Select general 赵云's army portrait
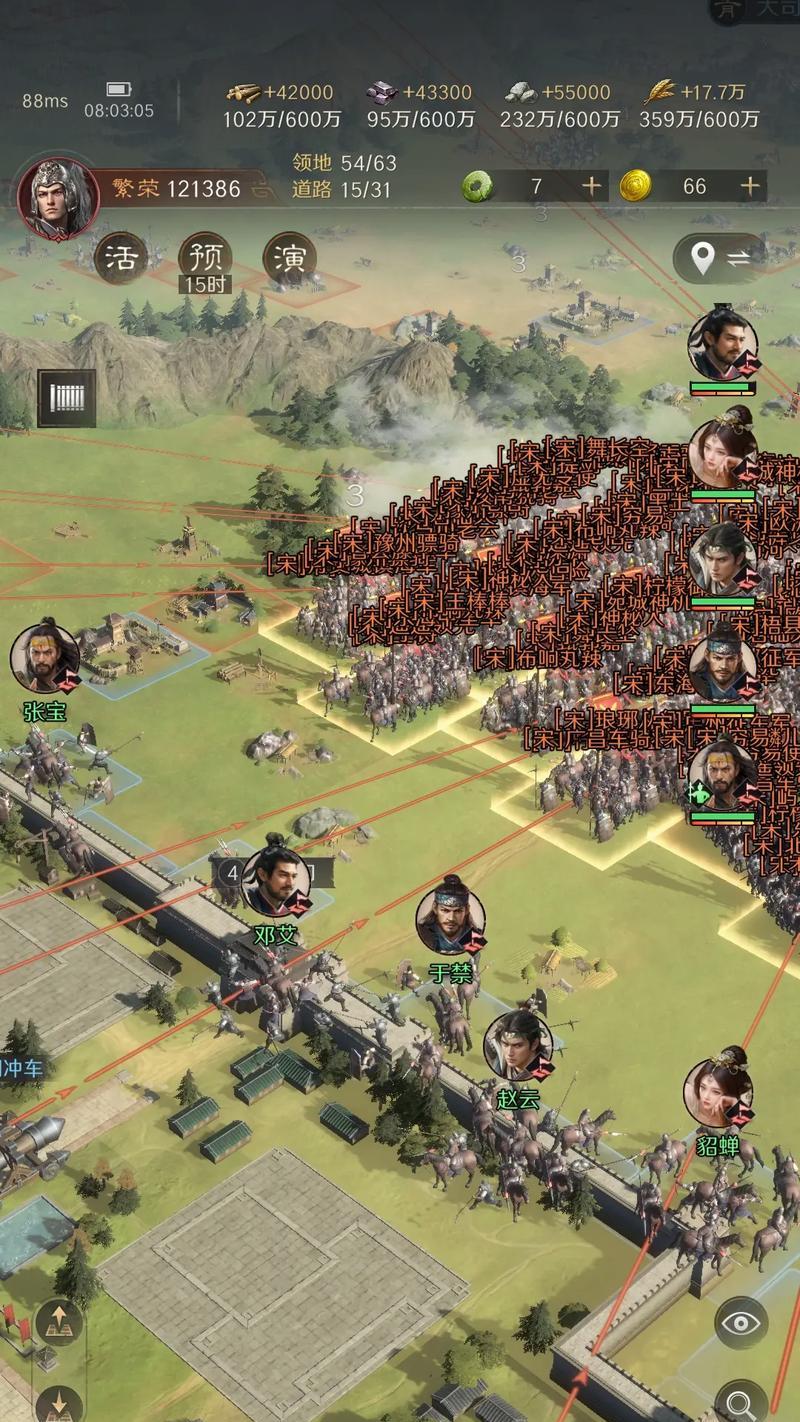 [518, 1046]
